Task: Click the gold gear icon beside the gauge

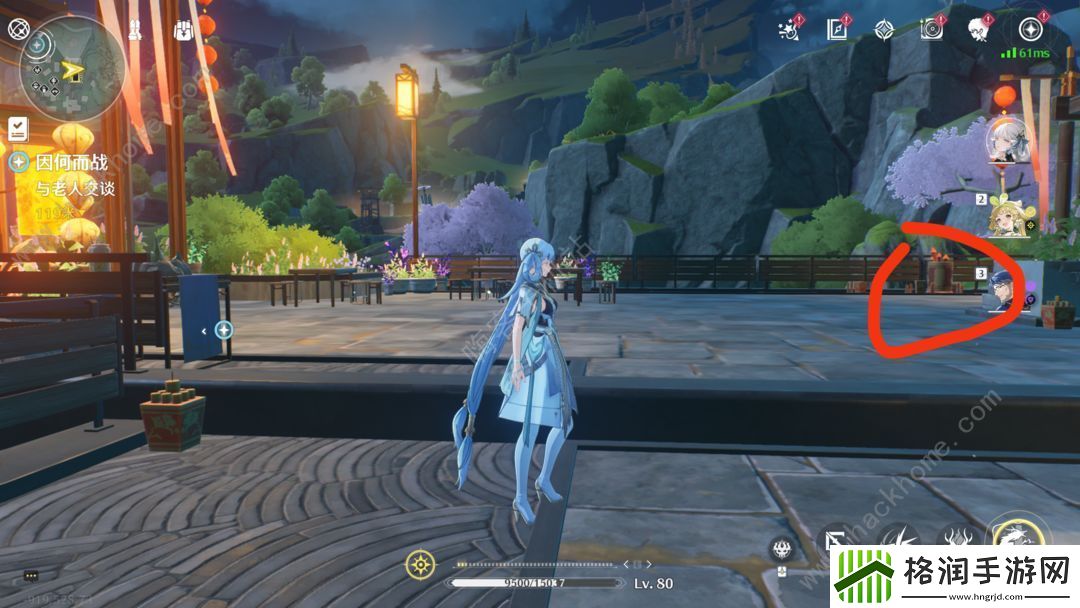Action: click(419, 565)
